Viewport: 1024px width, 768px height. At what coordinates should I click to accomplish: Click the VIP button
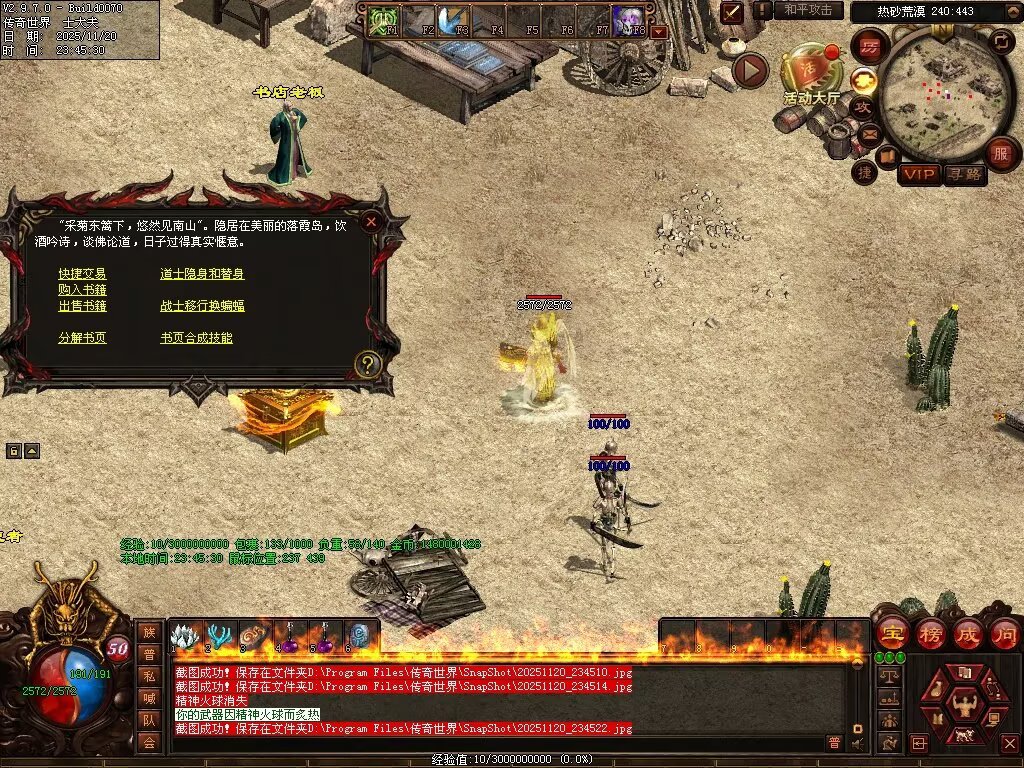(919, 174)
